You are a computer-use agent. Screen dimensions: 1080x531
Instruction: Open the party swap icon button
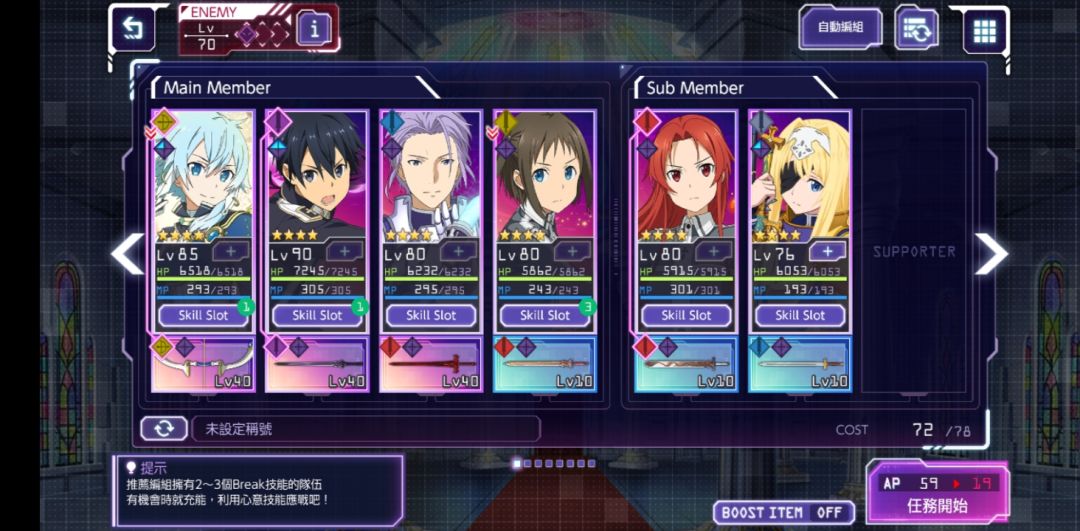pos(916,29)
